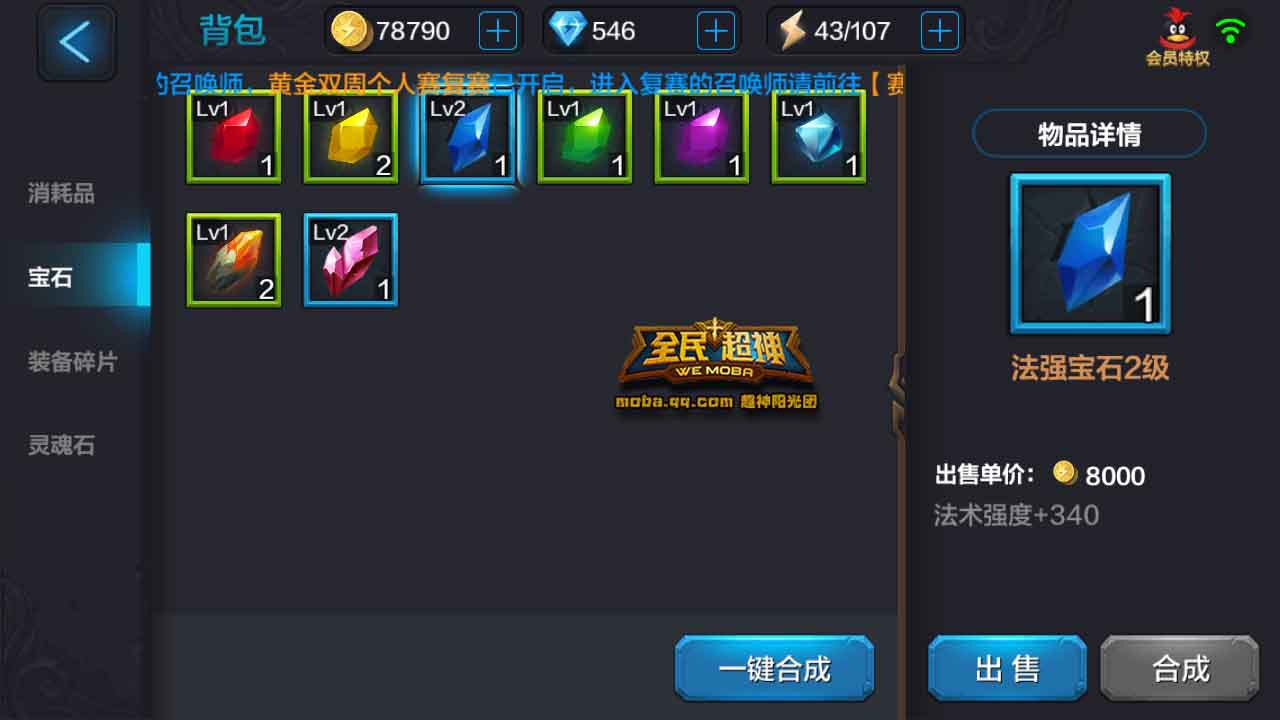Click the back arrow to leave backpack
The width and height of the screenshot is (1280, 720).
point(76,42)
